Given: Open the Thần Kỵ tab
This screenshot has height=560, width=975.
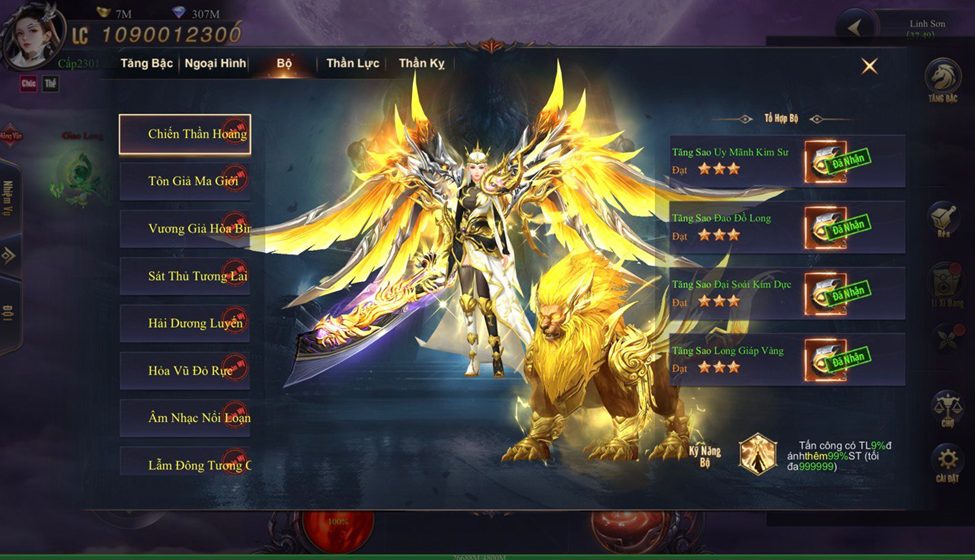Looking at the screenshot, I should [x=422, y=63].
